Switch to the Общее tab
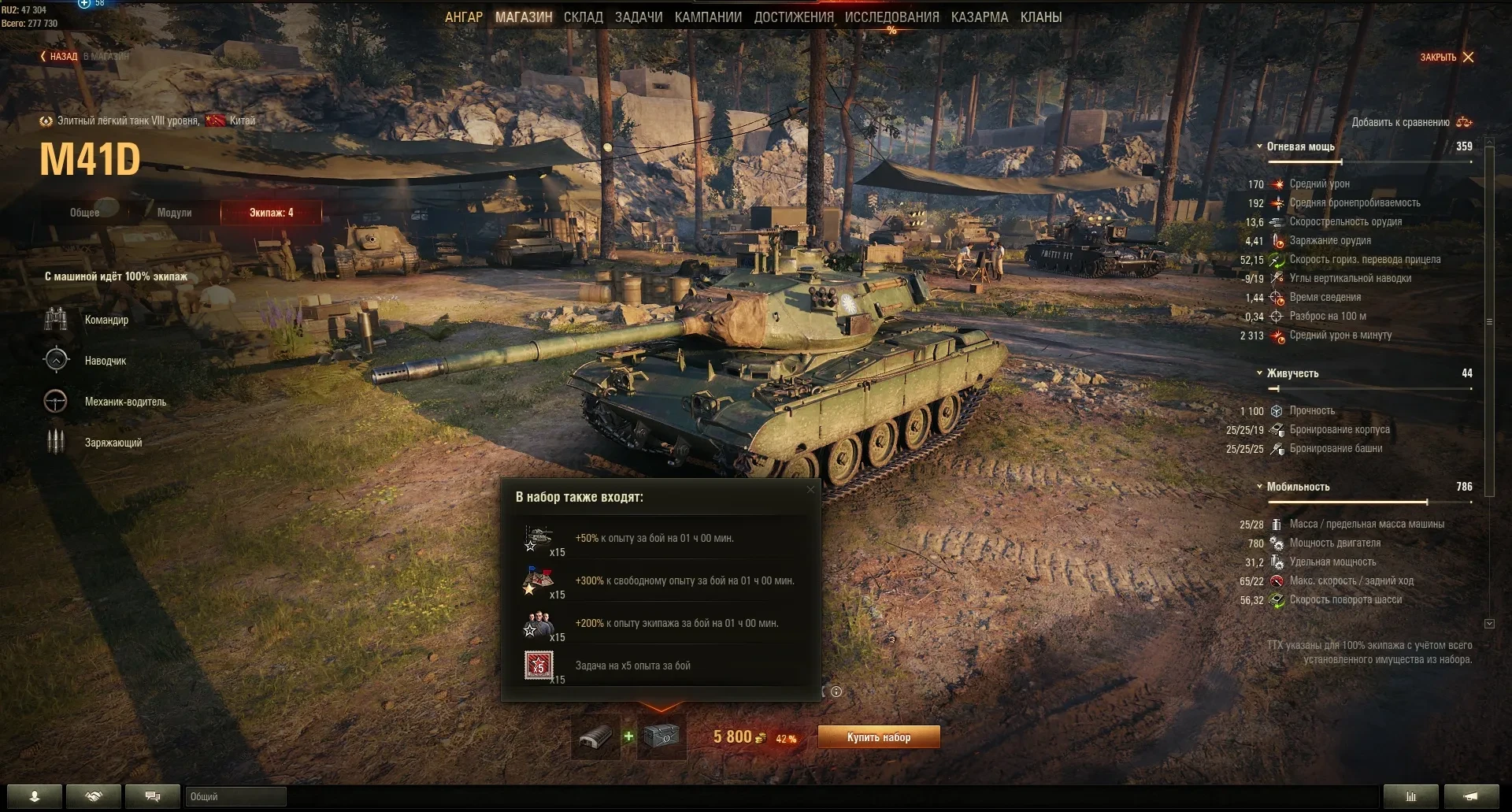1512x812 pixels. point(85,213)
